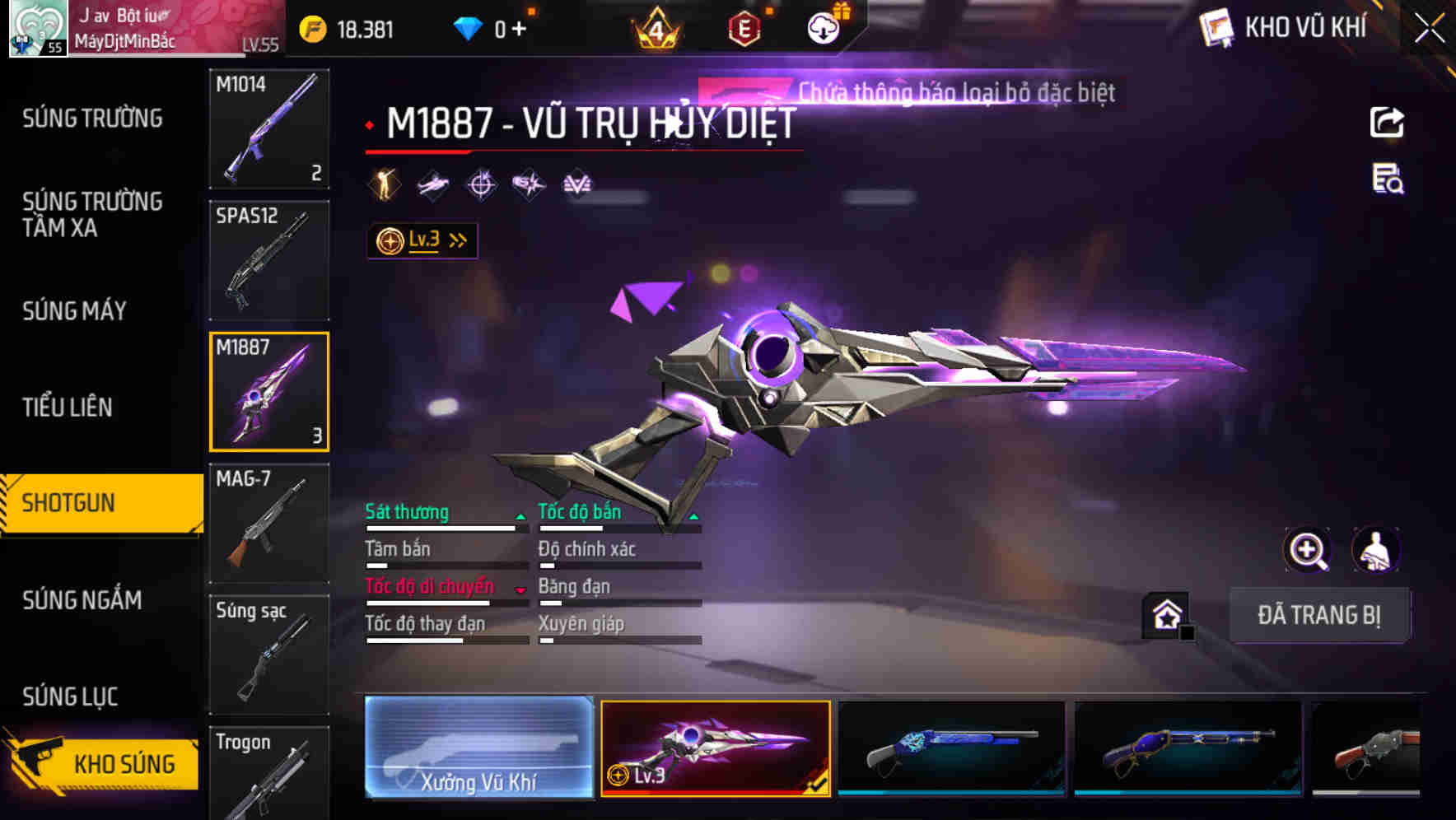
Task: Open the share weapon skin icon
Action: 1388,122
